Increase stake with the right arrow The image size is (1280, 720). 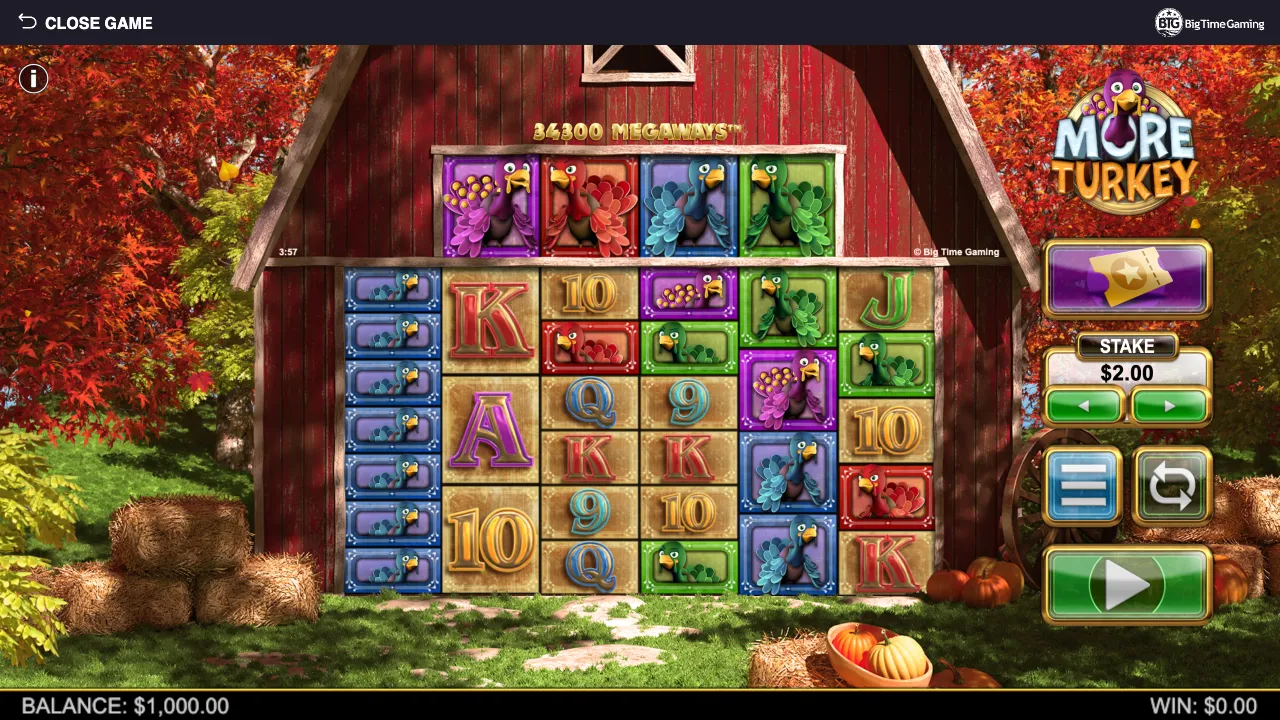[x=1170, y=406]
